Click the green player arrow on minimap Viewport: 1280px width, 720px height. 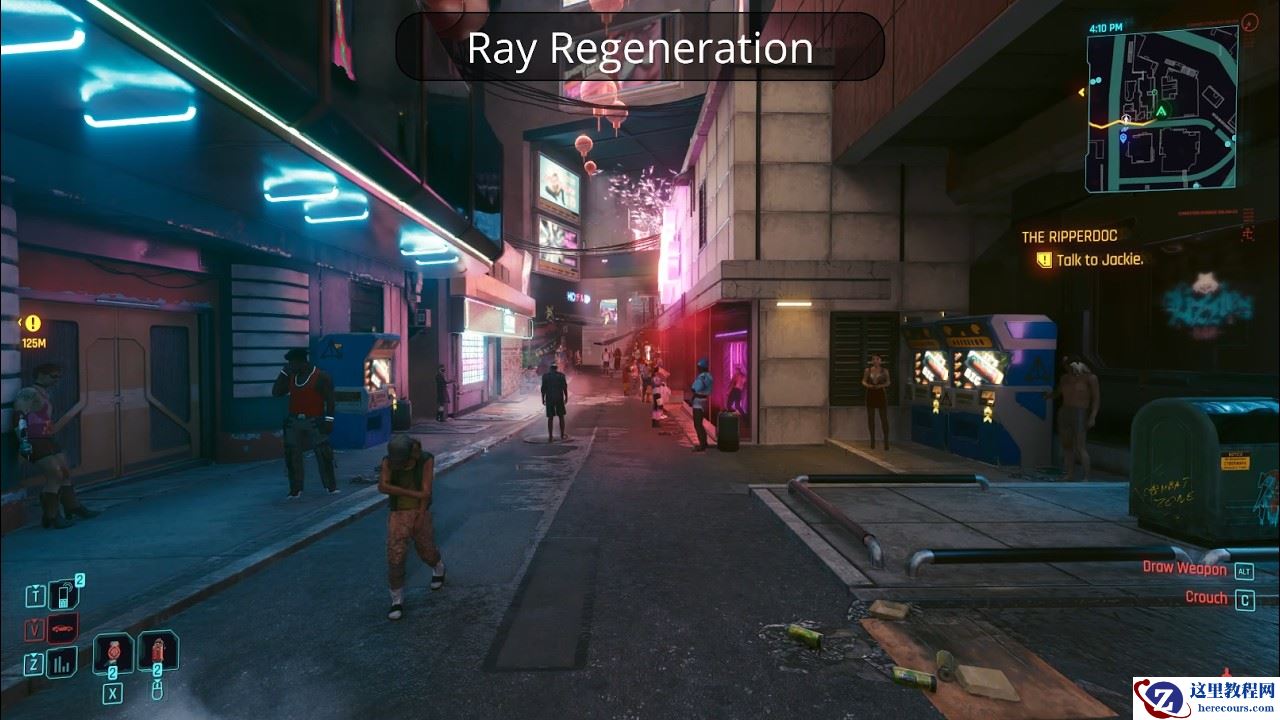pyautogui.click(x=1162, y=110)
